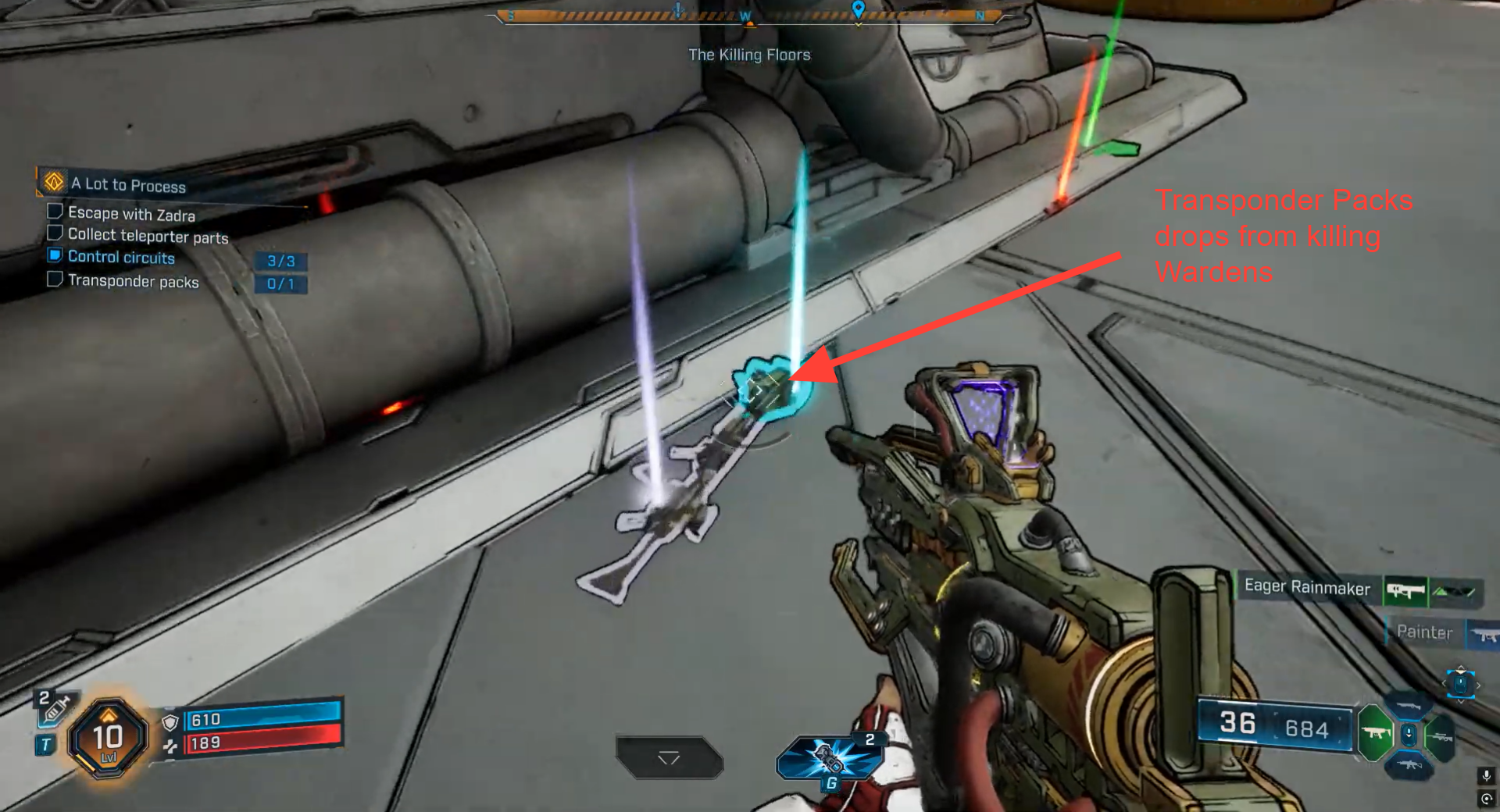Viewport: 1500px width, 812px height.
Task: Select the Eager Rainmaker weapon card
Action: point(1308,587)
